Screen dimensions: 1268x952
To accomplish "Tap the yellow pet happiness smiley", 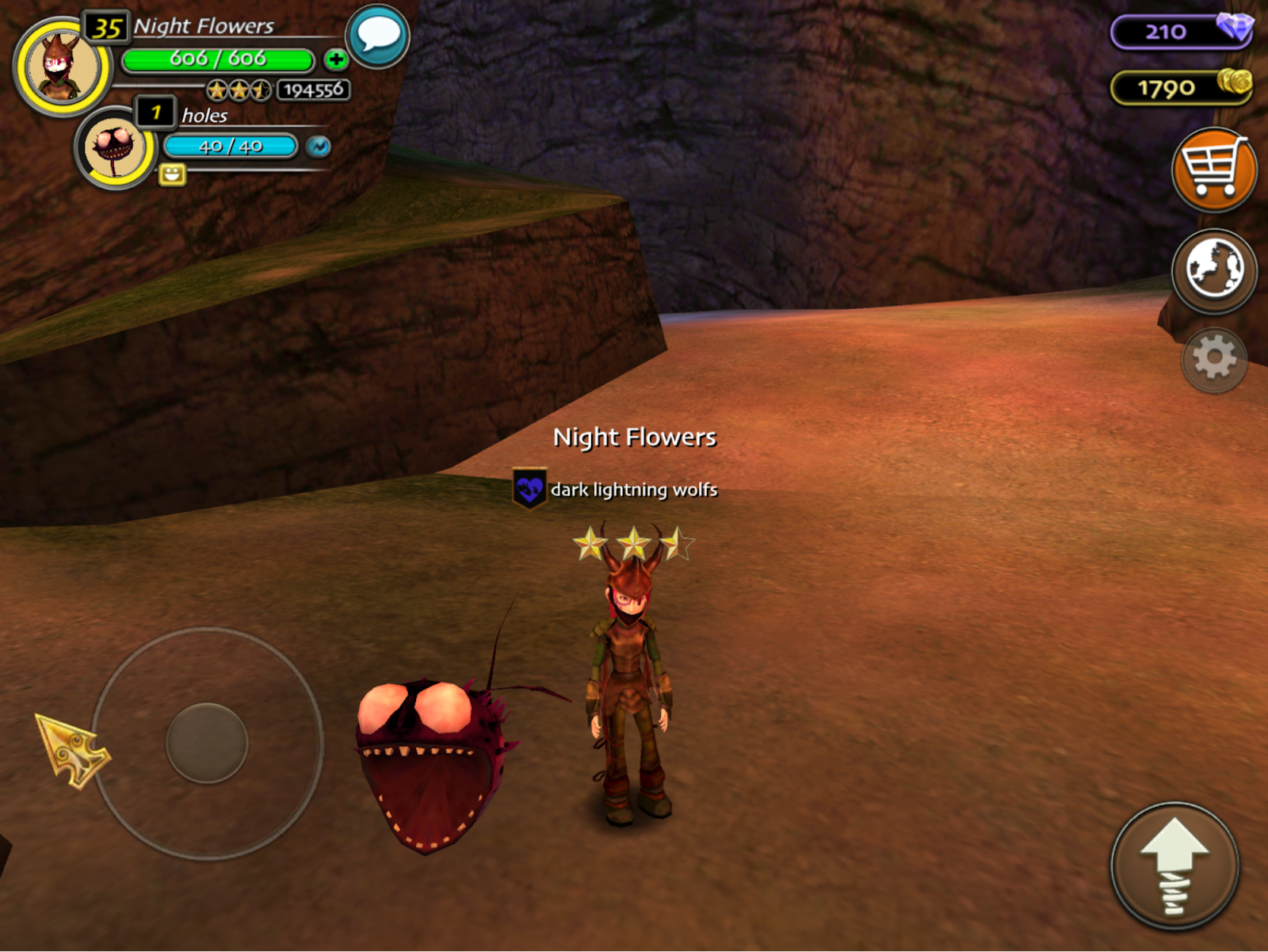I will point(172,174).
